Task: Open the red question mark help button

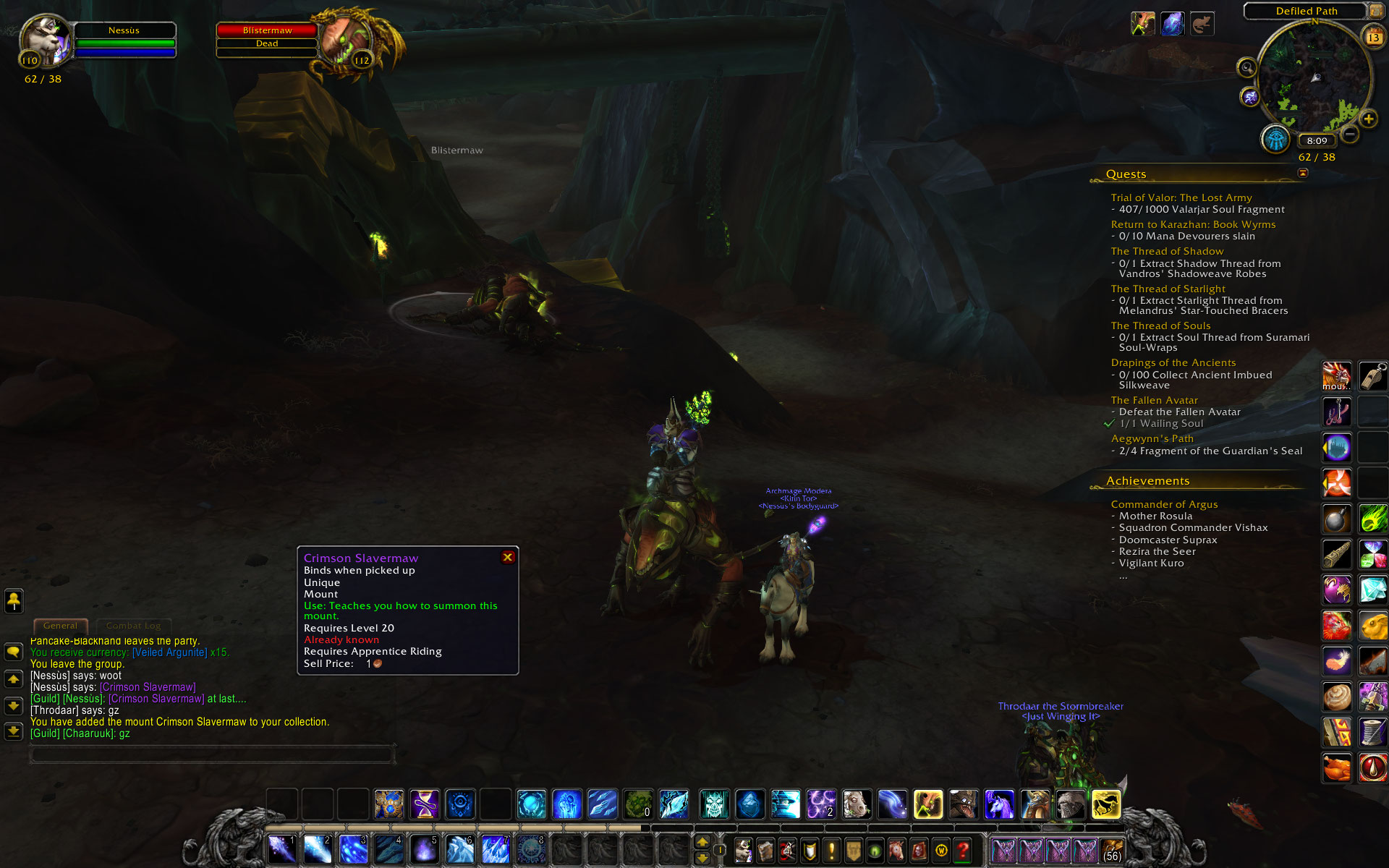Action: pos(962,851)
